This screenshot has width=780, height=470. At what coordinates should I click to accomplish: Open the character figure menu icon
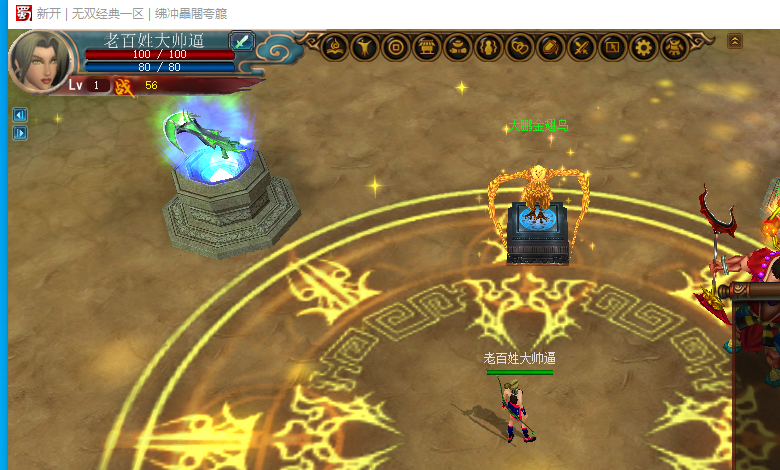click(365, 46)
